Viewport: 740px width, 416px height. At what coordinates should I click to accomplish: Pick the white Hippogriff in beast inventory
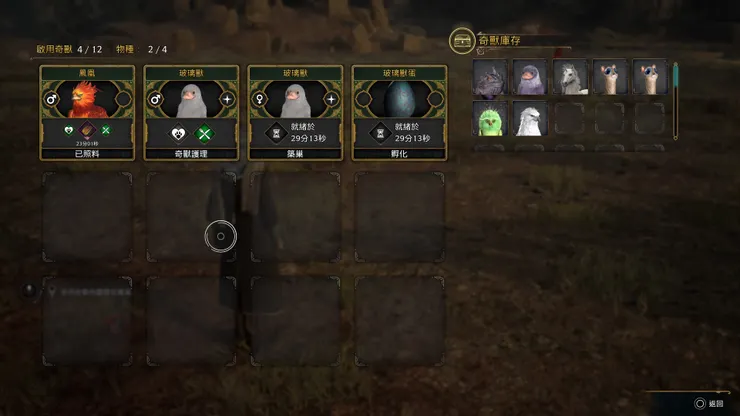coord(530,120)
